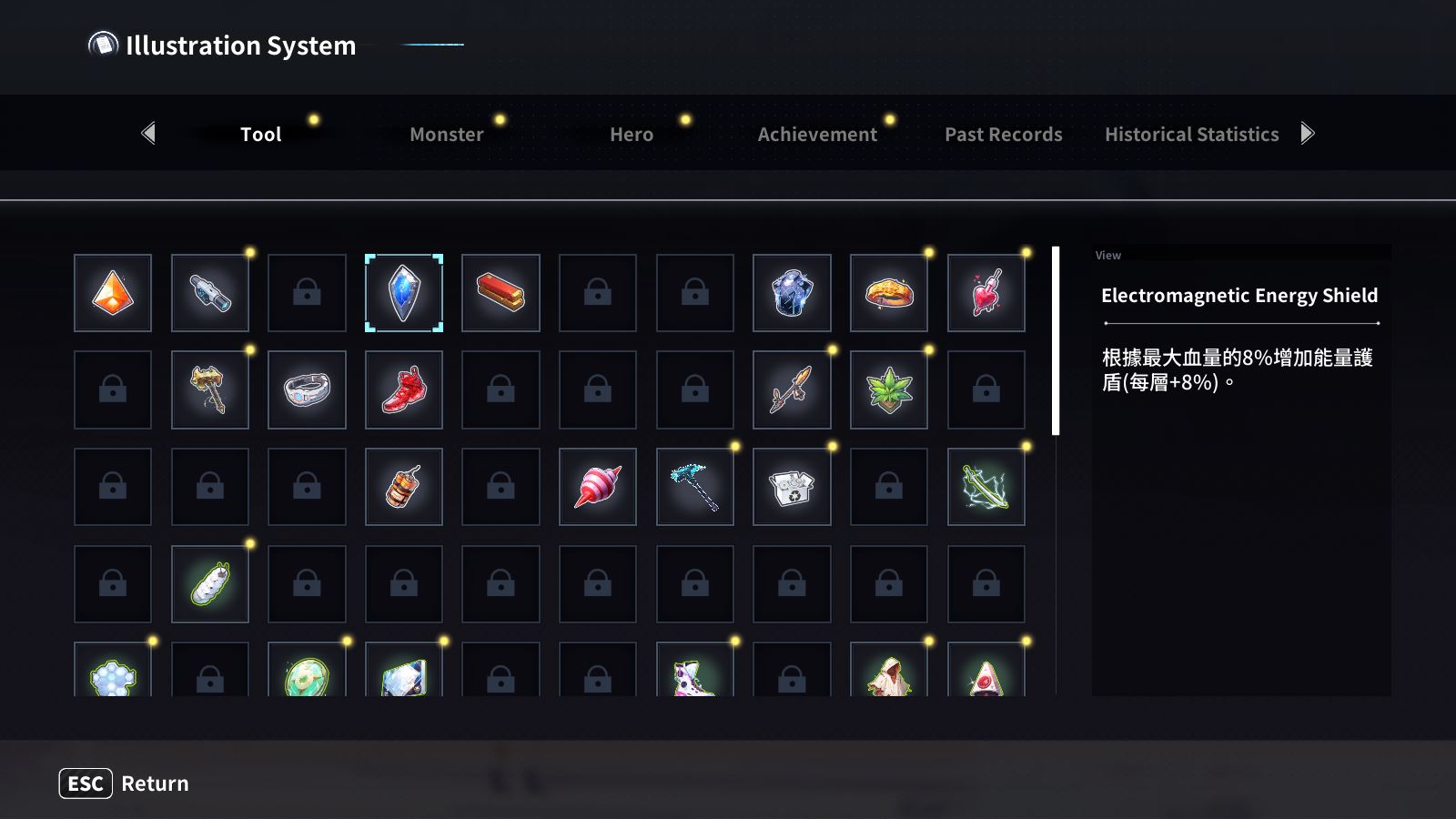Show the Achievement tab
The image size is (1456, 819).
tap(817, 134)
